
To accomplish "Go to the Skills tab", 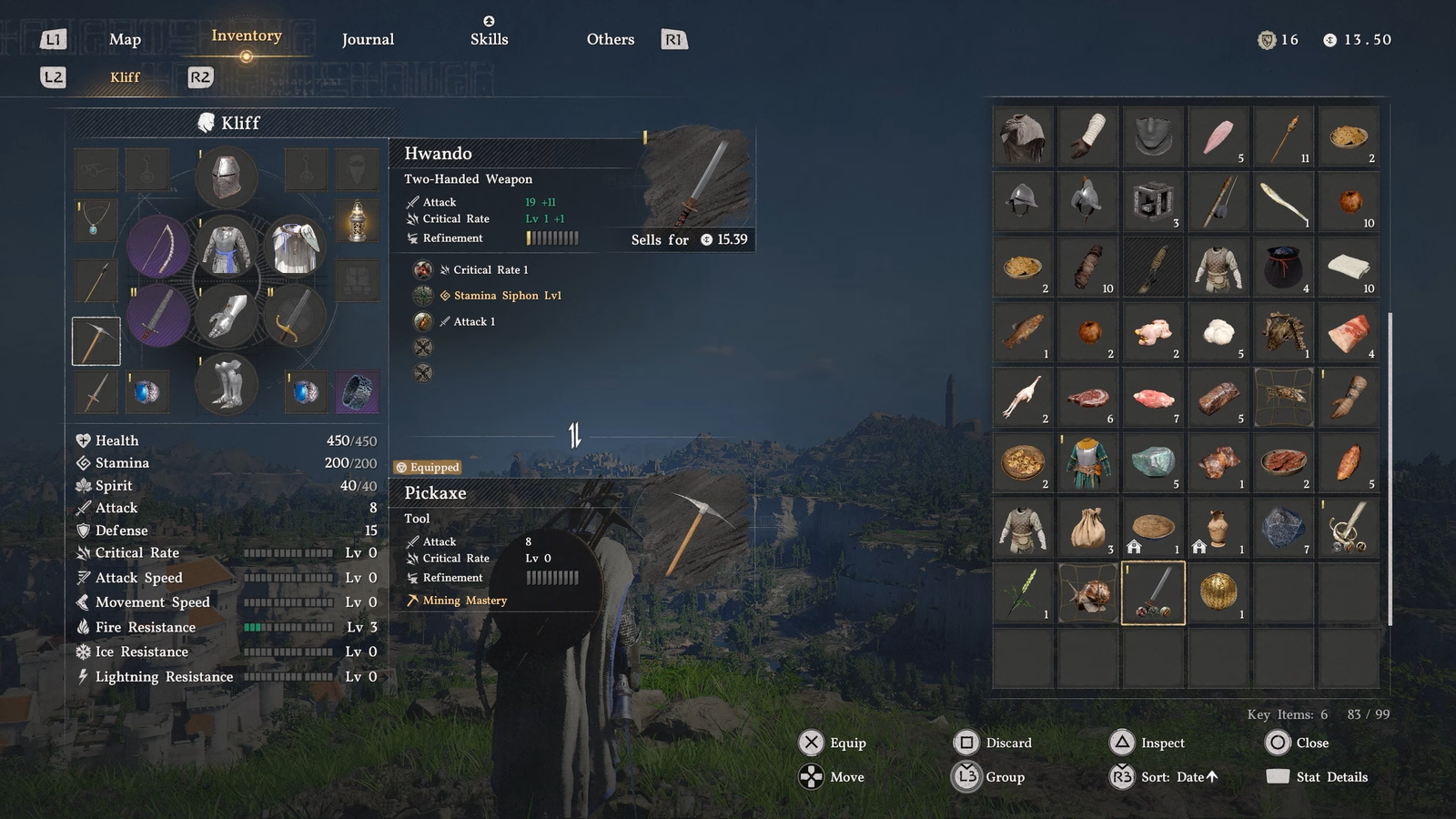I will tap(489, 39).
